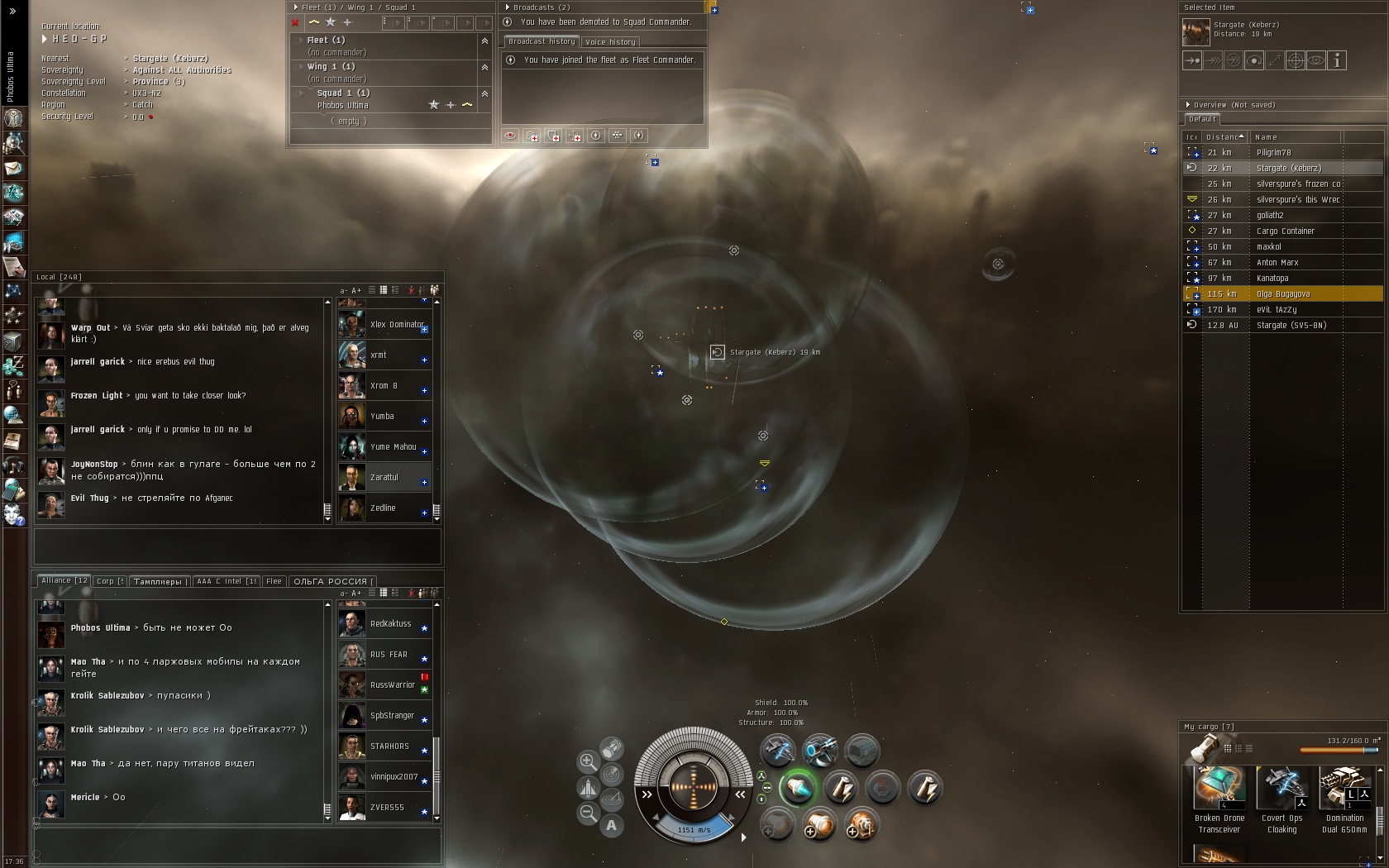Image resolution: width=1389 pixels, height=868 pixels.
Task: Select RussWarrior in alliance member list
Action: [x=392, y=684]
